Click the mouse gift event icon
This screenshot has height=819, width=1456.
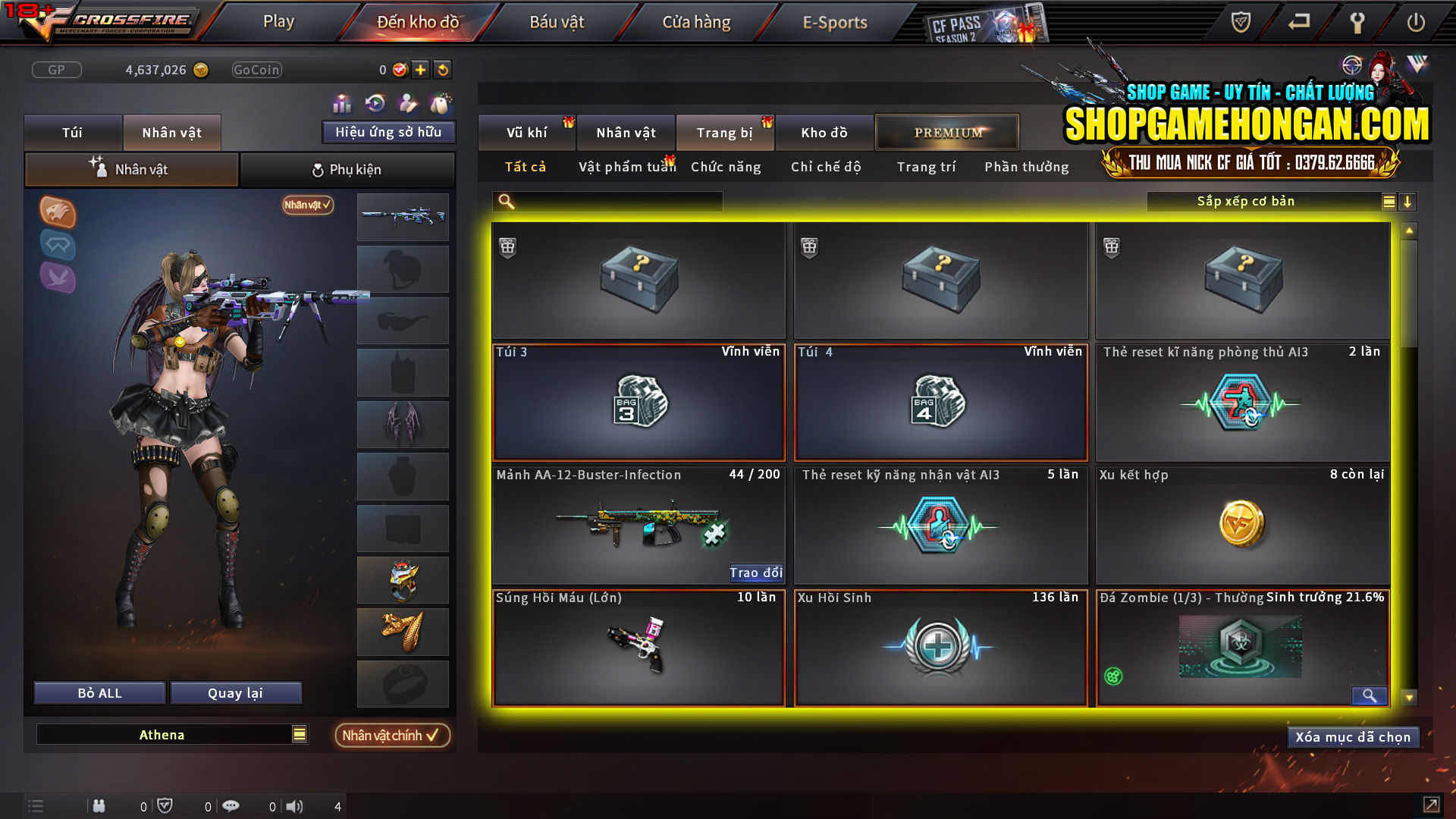tap(440, 102)
